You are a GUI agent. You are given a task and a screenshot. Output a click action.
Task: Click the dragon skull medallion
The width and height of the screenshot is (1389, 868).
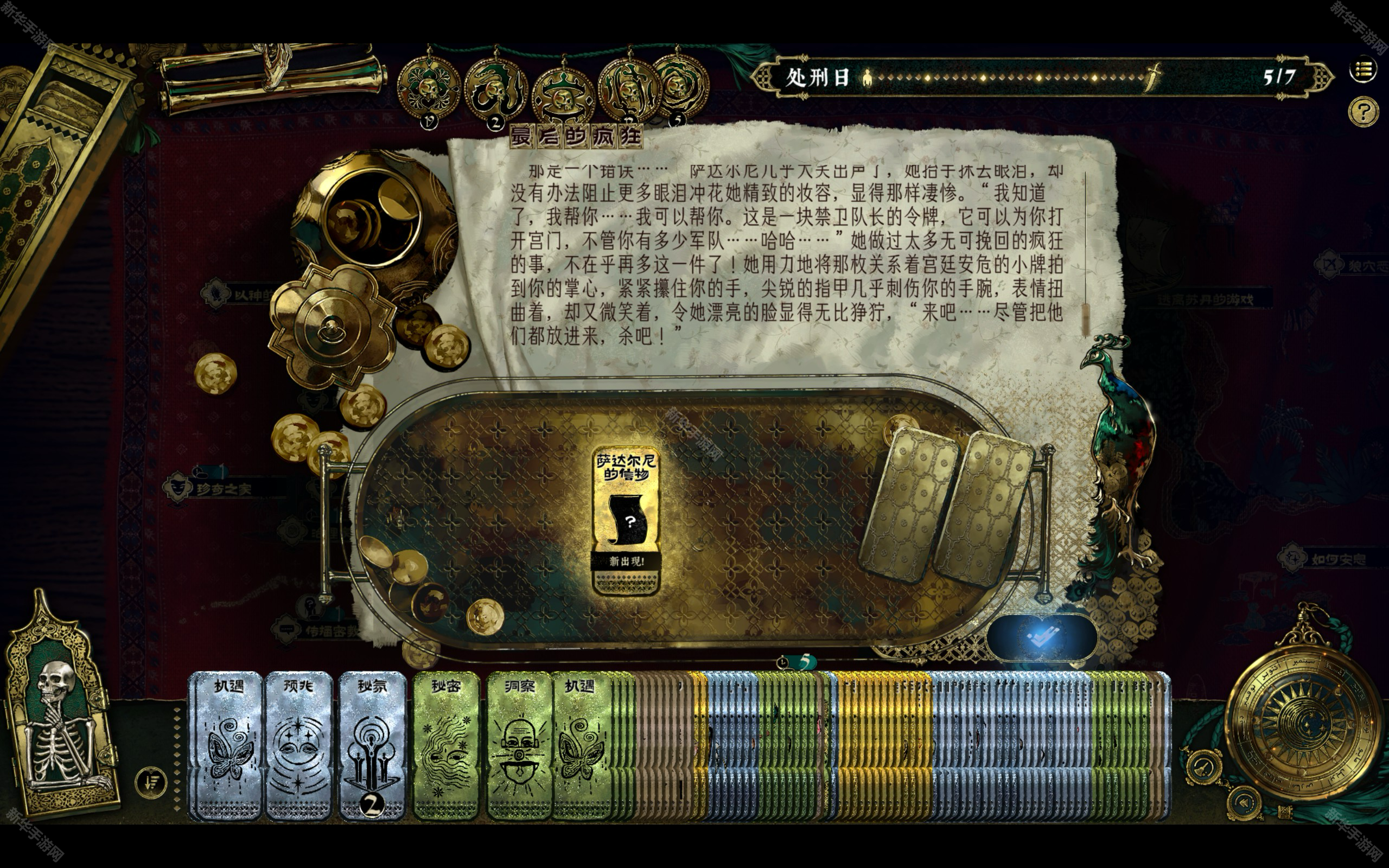495,88
